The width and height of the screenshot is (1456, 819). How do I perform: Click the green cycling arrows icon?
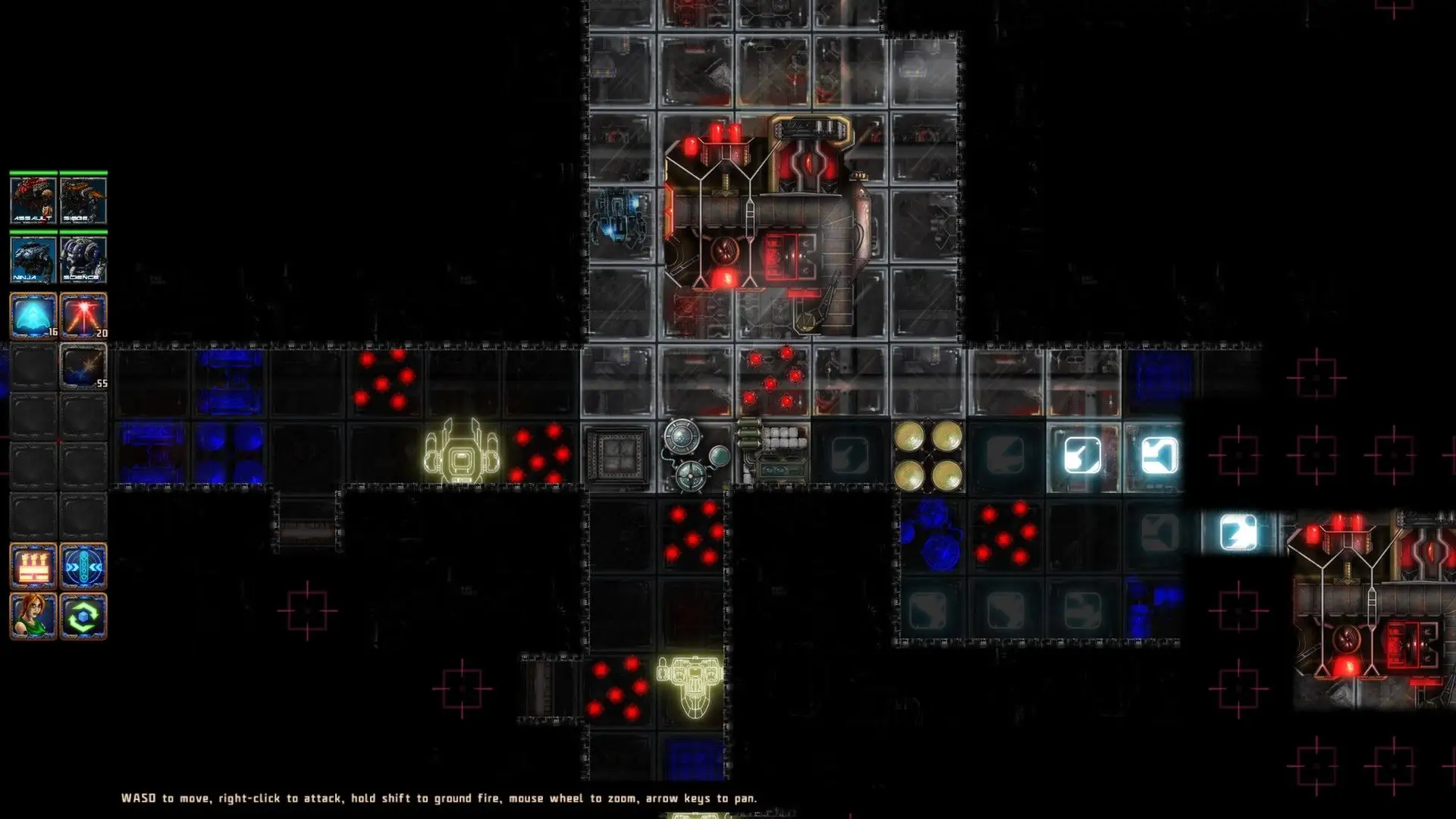tap(83, 616)
